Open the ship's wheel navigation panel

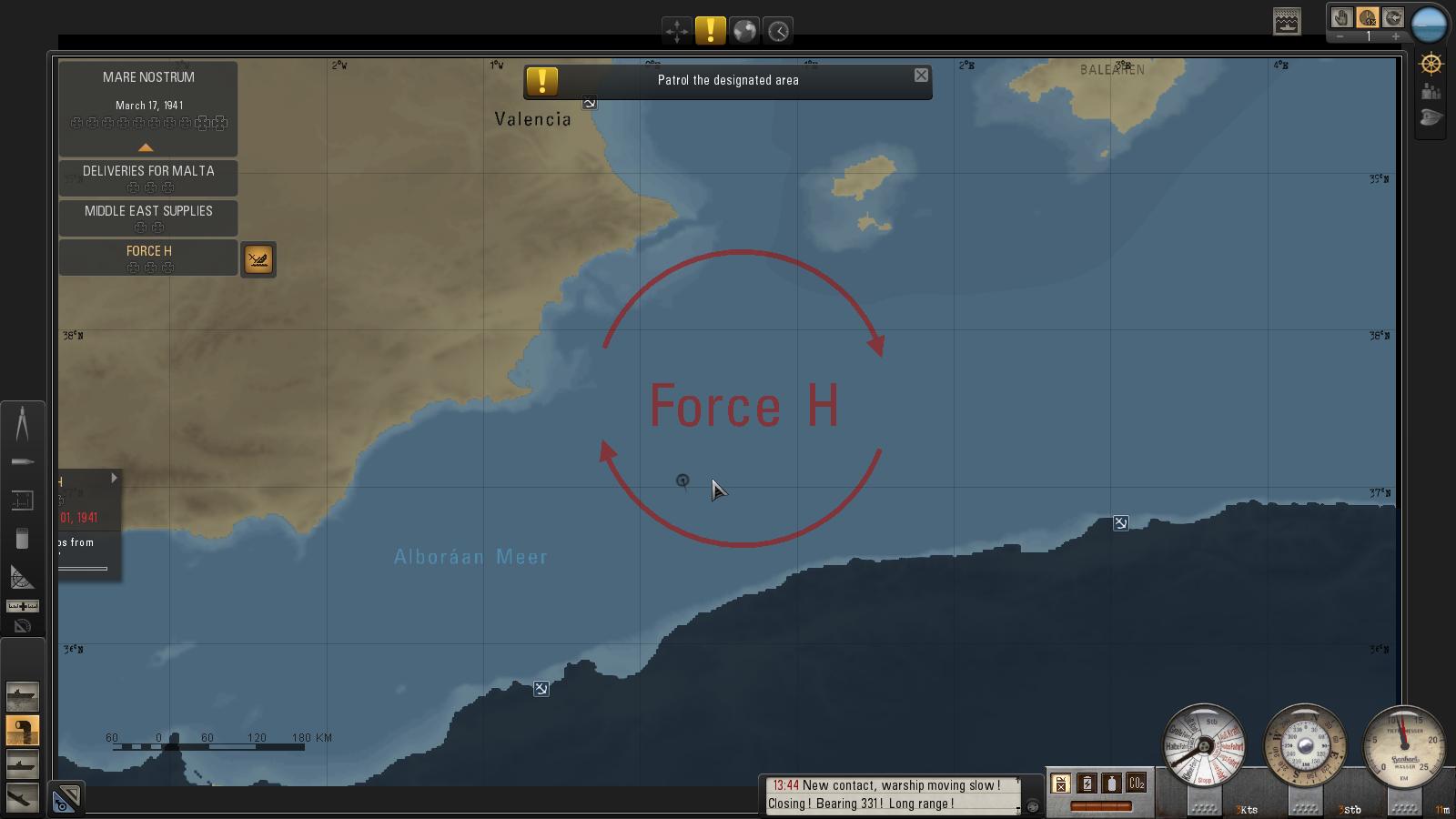pyautogui.click(x=1431, y=64)
